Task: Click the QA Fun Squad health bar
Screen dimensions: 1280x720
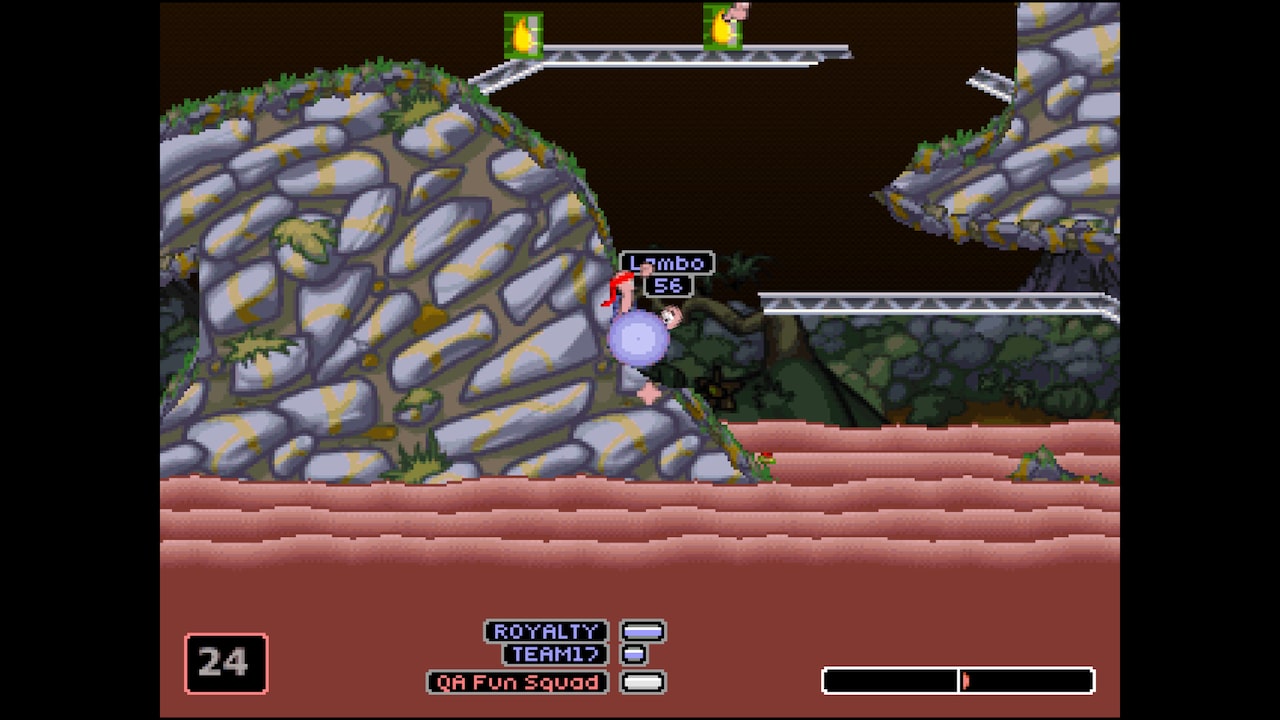Action: [645, 682]
